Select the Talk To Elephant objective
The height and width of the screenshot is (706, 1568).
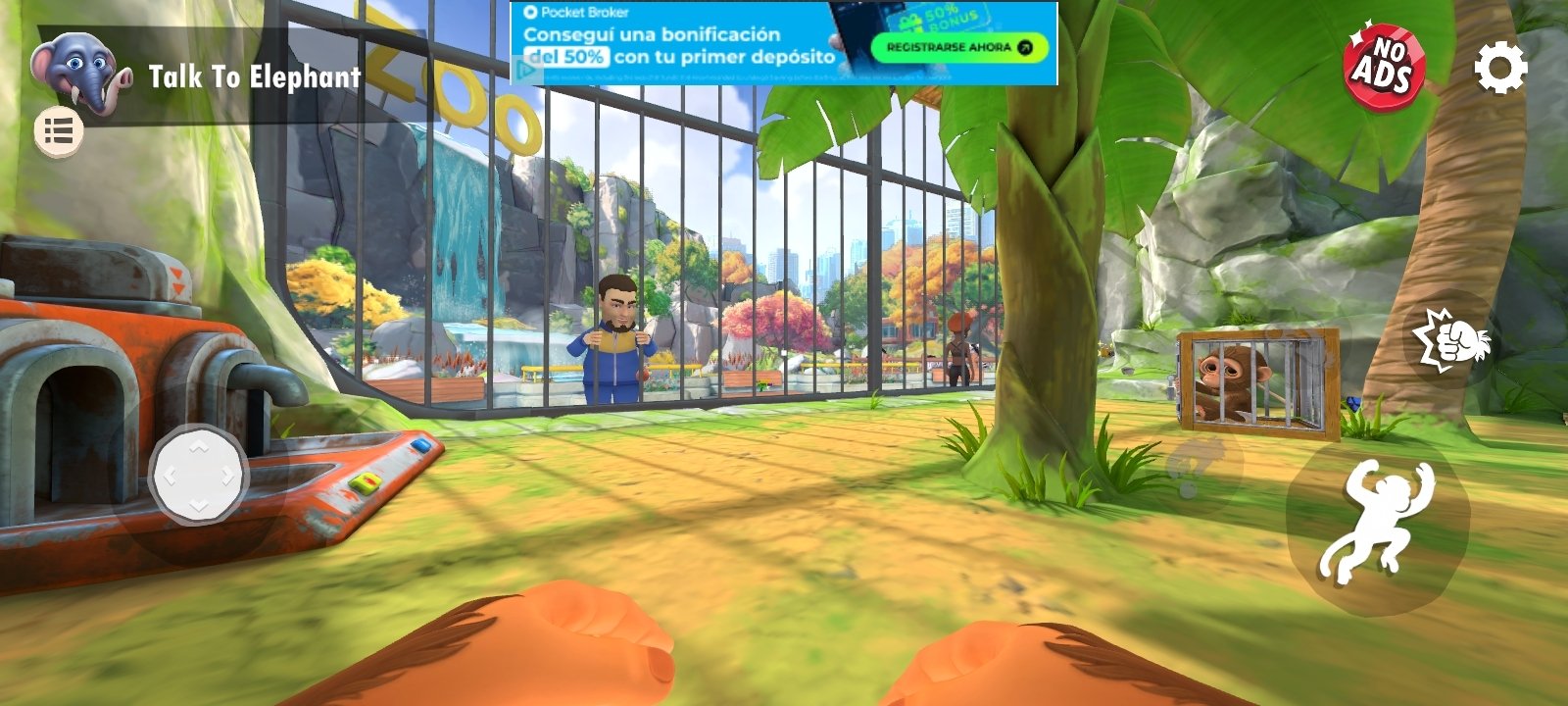click(x=254, y=76)
